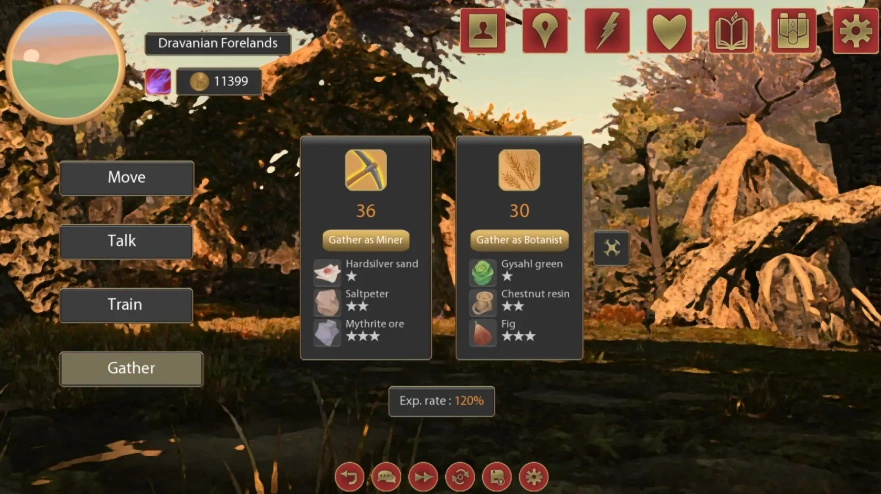
Task: Toggle the circular arrows auto button
Action: [x=460, y=476]
